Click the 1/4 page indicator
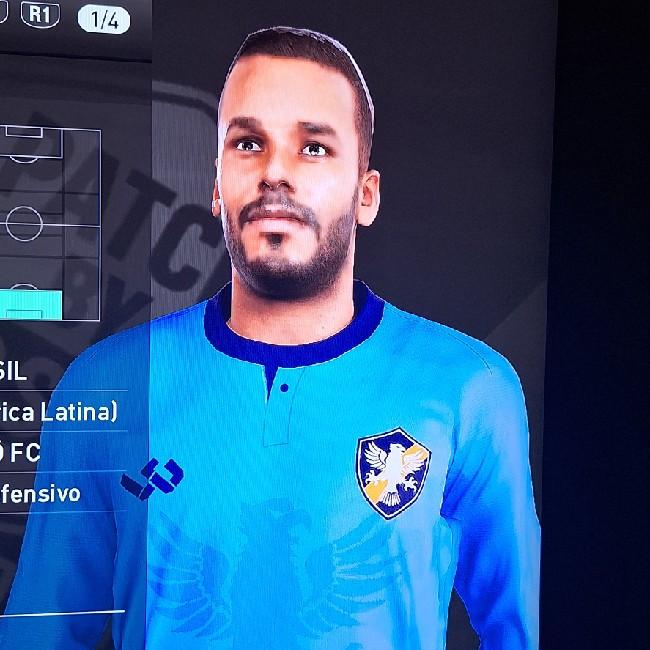 tap(104, 19)
